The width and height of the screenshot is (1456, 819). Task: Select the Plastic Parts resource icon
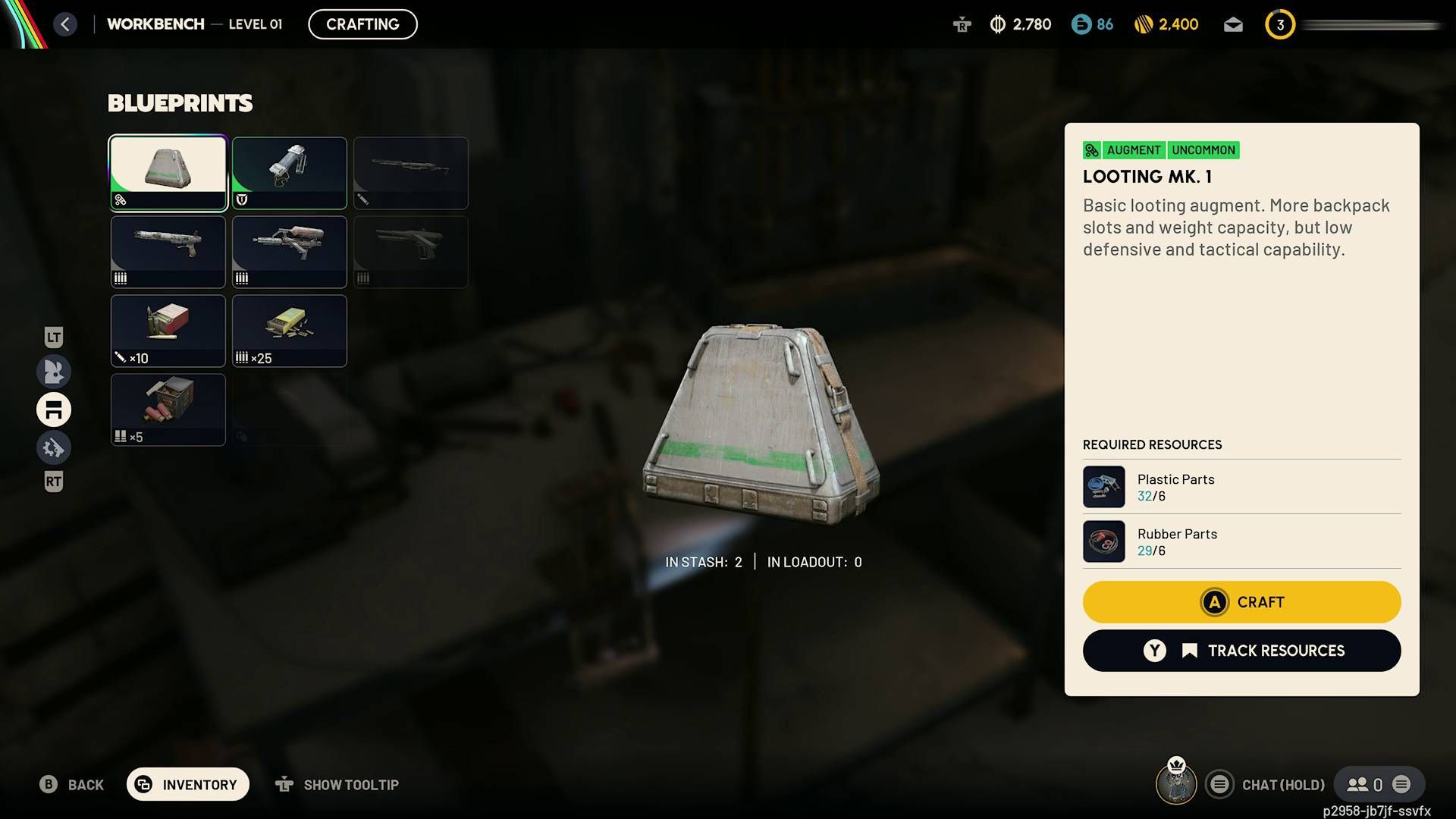pos(1104,487)
